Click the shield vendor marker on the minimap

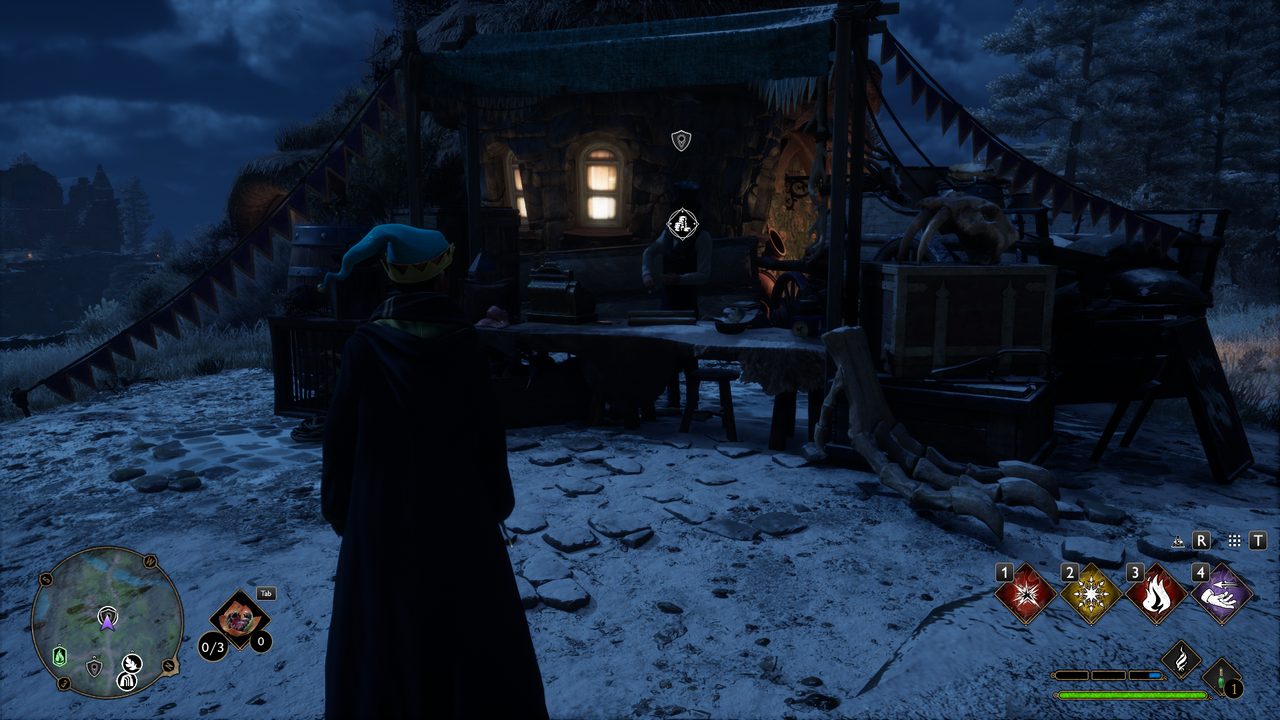tap(94, 667)
